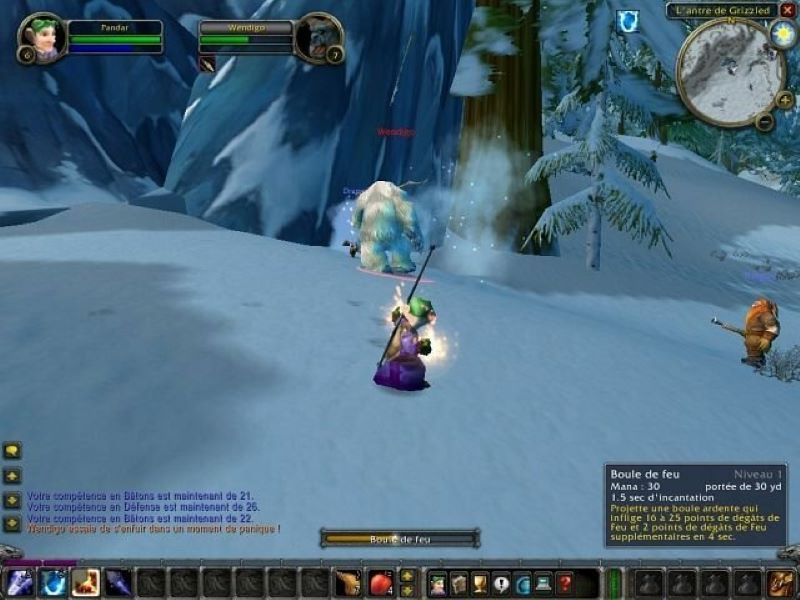Click the blue frost armor buff icon
Screen dimensions: 800x600
[x=627, y=21]
